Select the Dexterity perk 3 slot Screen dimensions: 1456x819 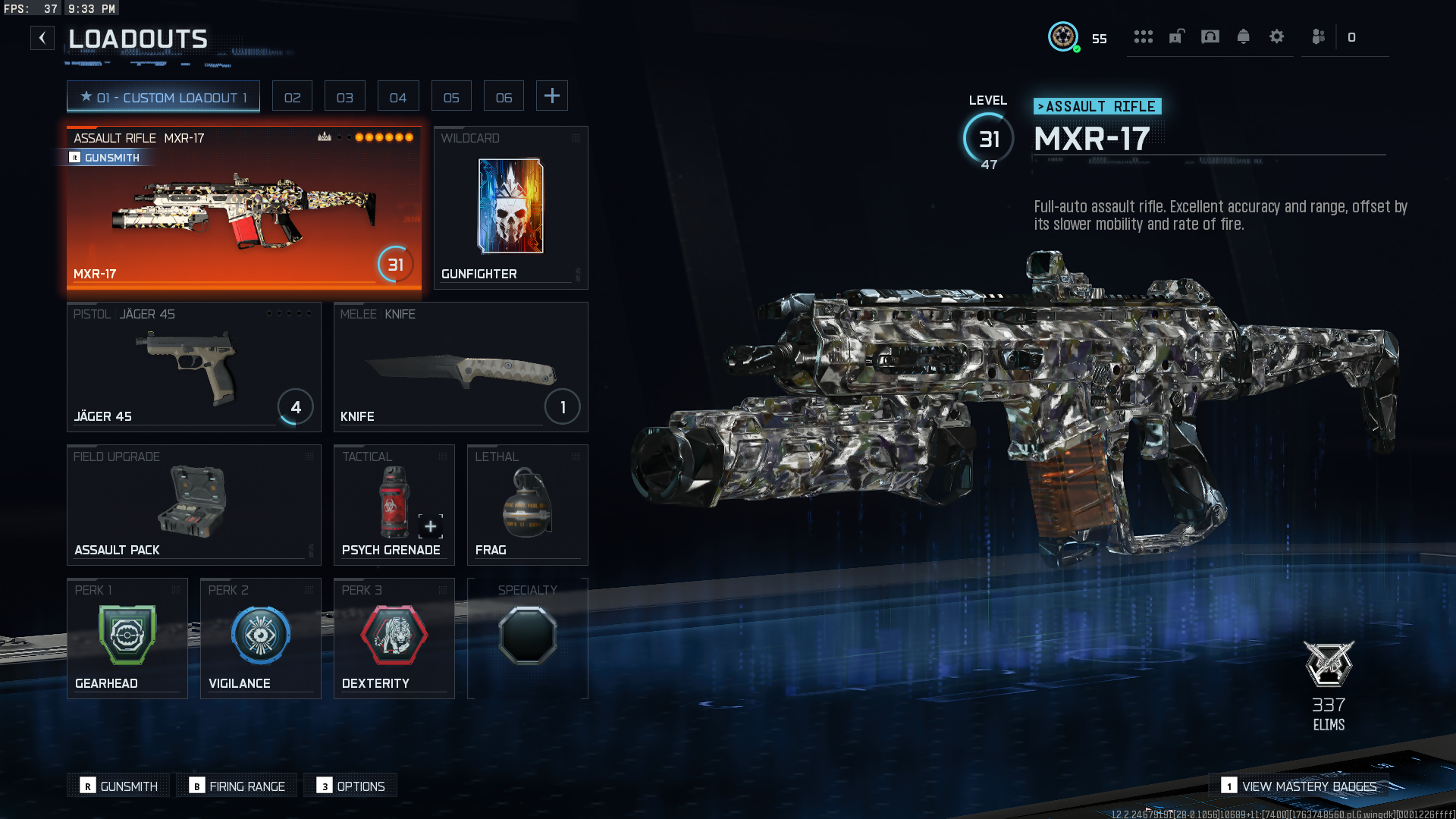pyautogui.click(x=394, y=638)
